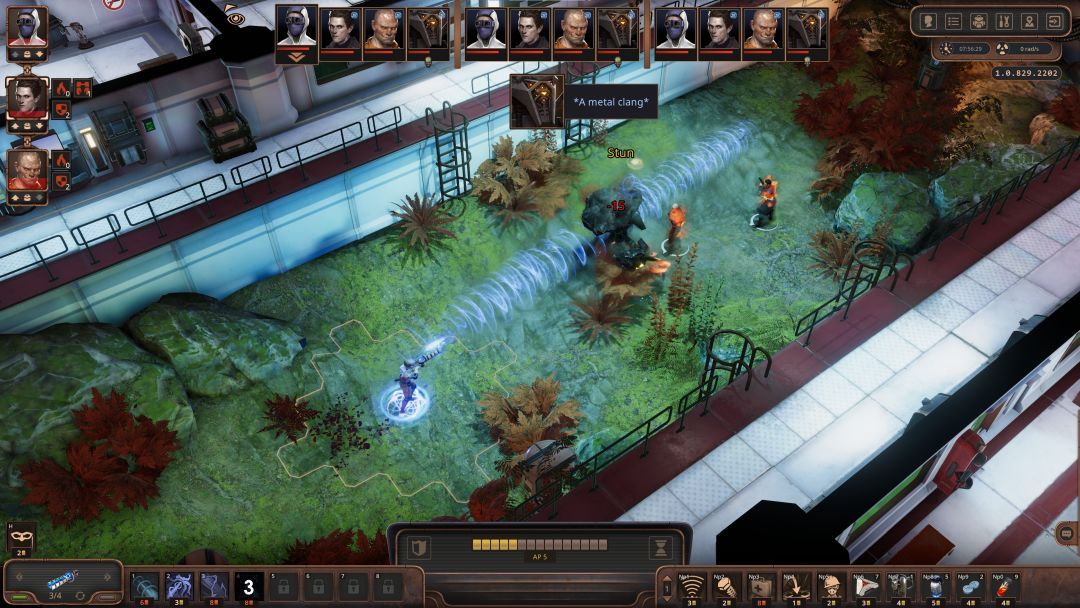Toggle stealth mode mask icon
The image size is (1080, 608).
click(x=22, y=539)
